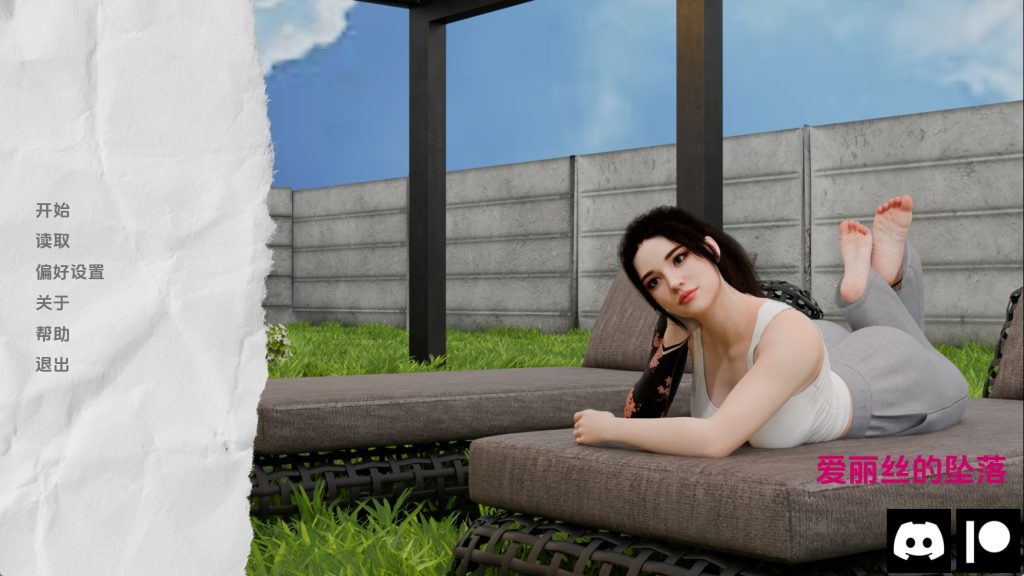This screenshot has height=576, width=1024.
Task: Start the game with 开始
Action: (53, 210)
